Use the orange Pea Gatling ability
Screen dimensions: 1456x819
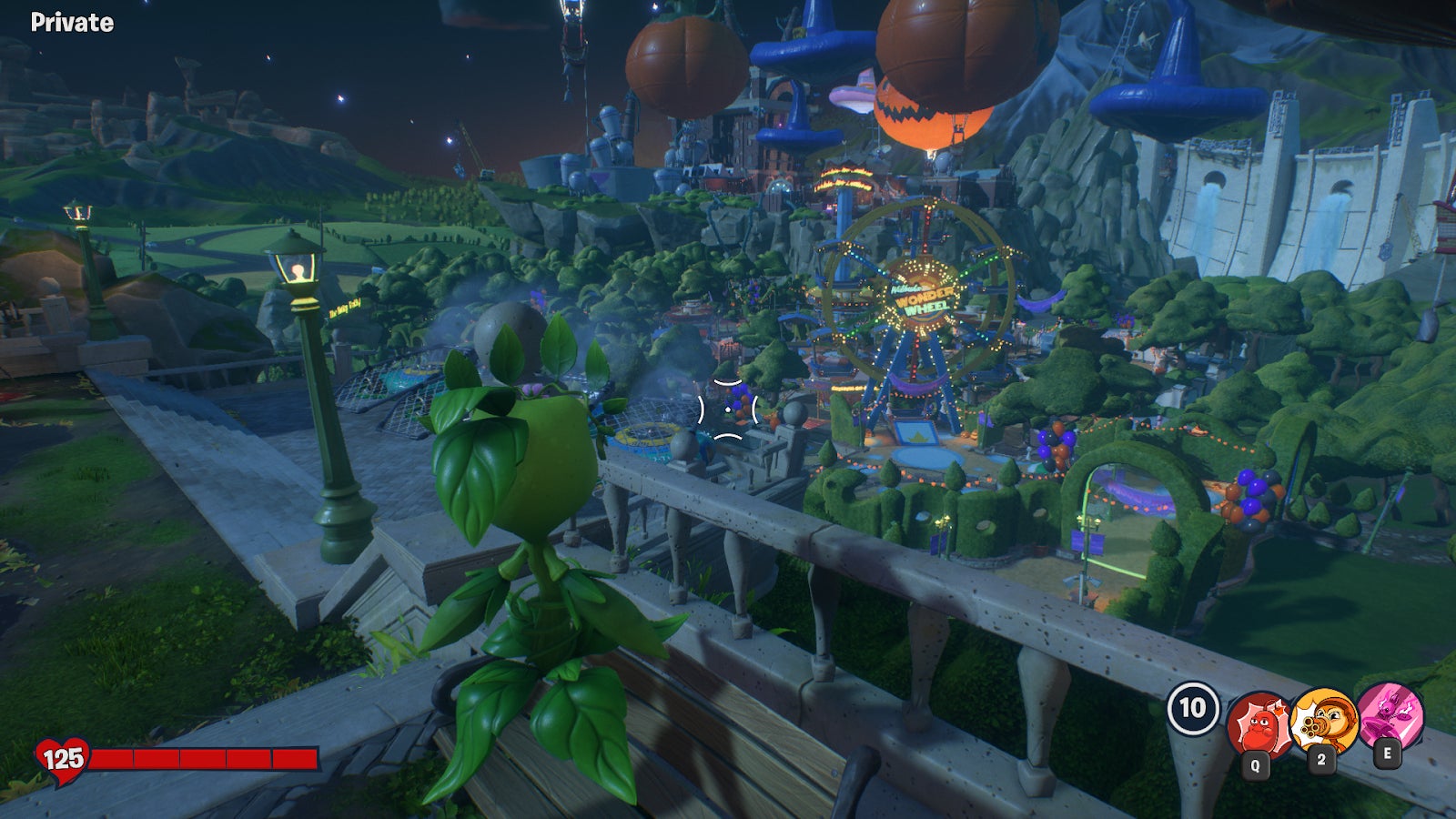point(1323,722)
